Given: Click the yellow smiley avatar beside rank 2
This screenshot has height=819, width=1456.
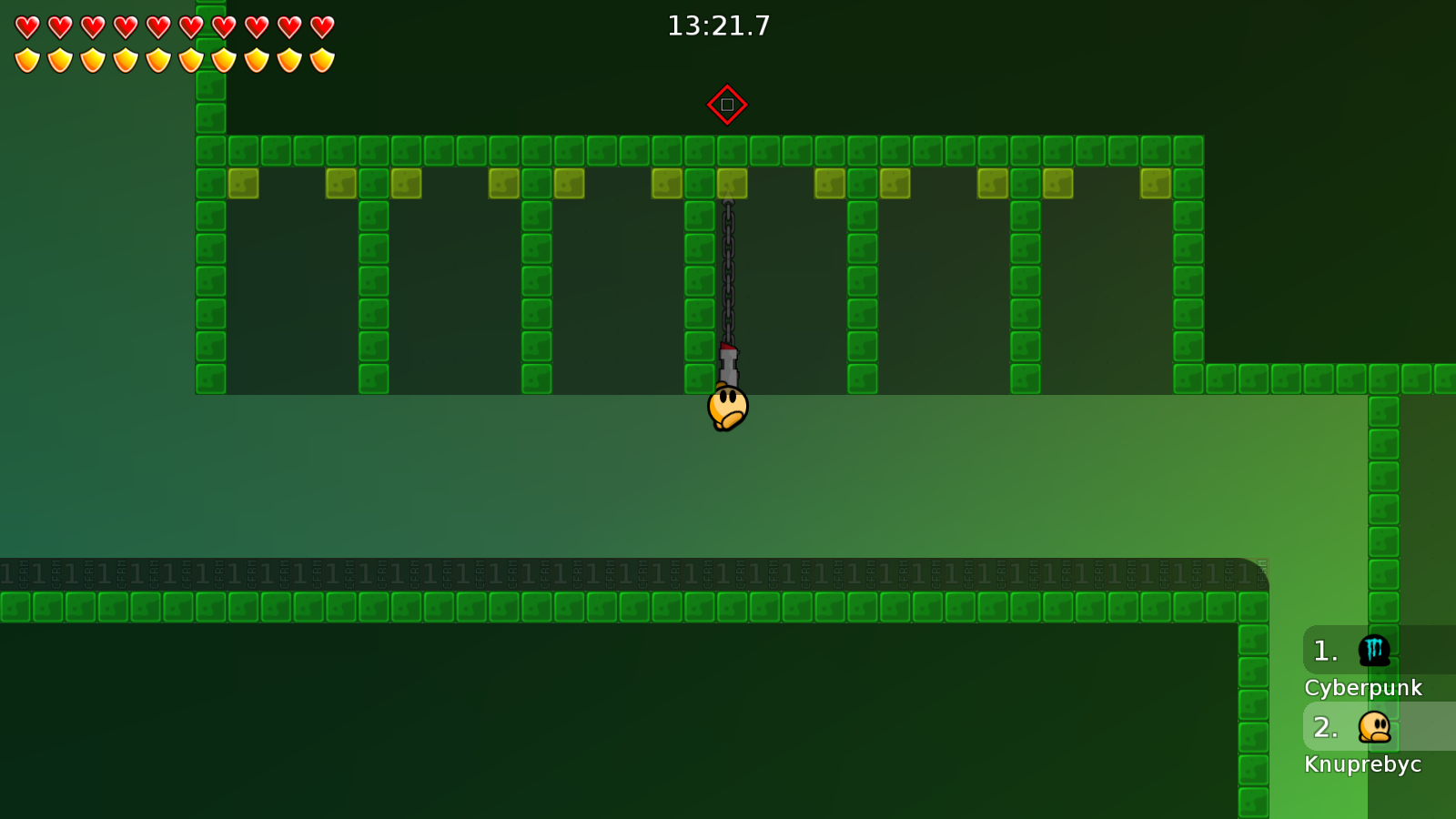Looking at the screenshot, I should (x=1374, y=727).
